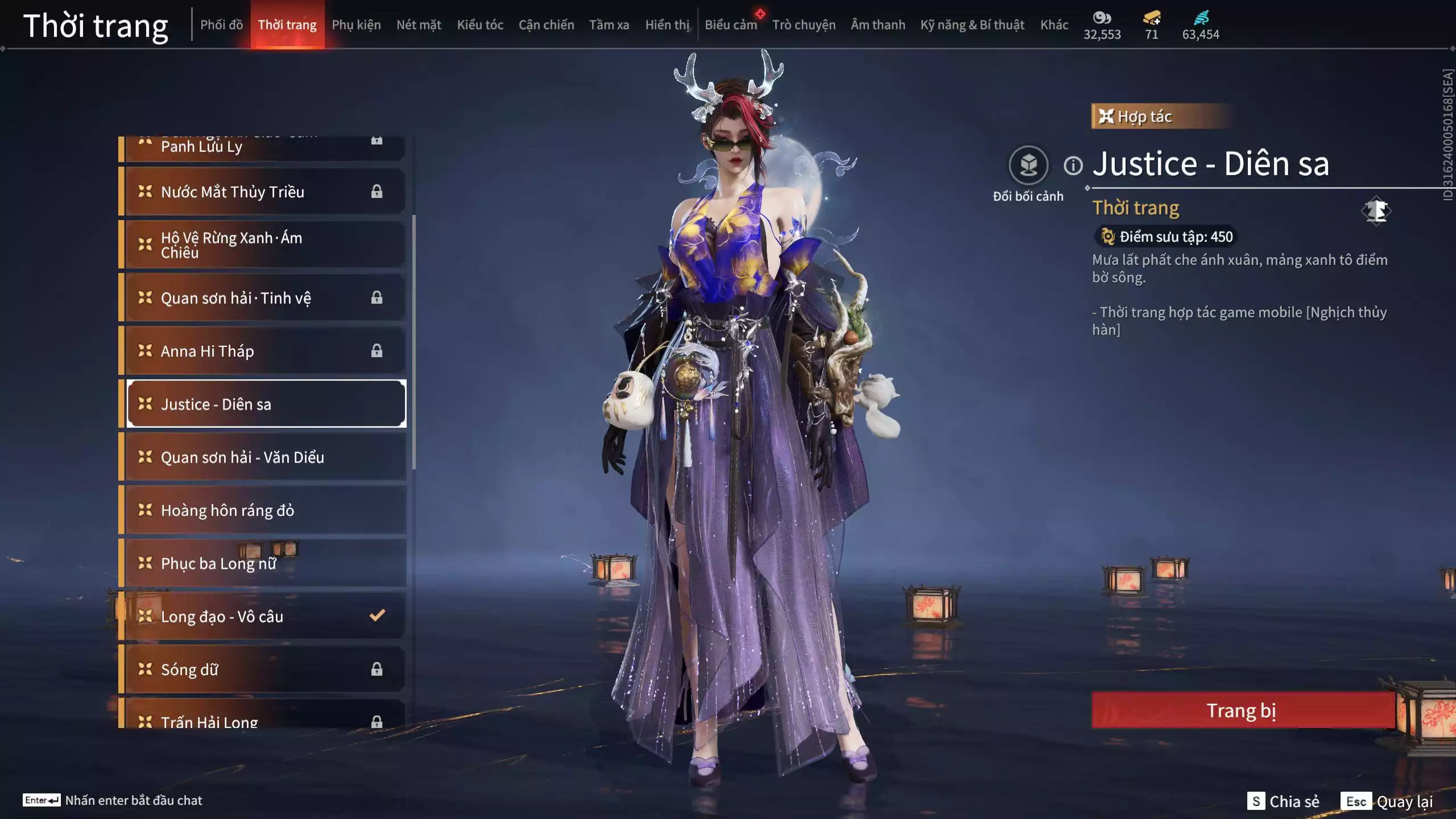Change the background with Đổi bối cảnh

coord(1028,166)
